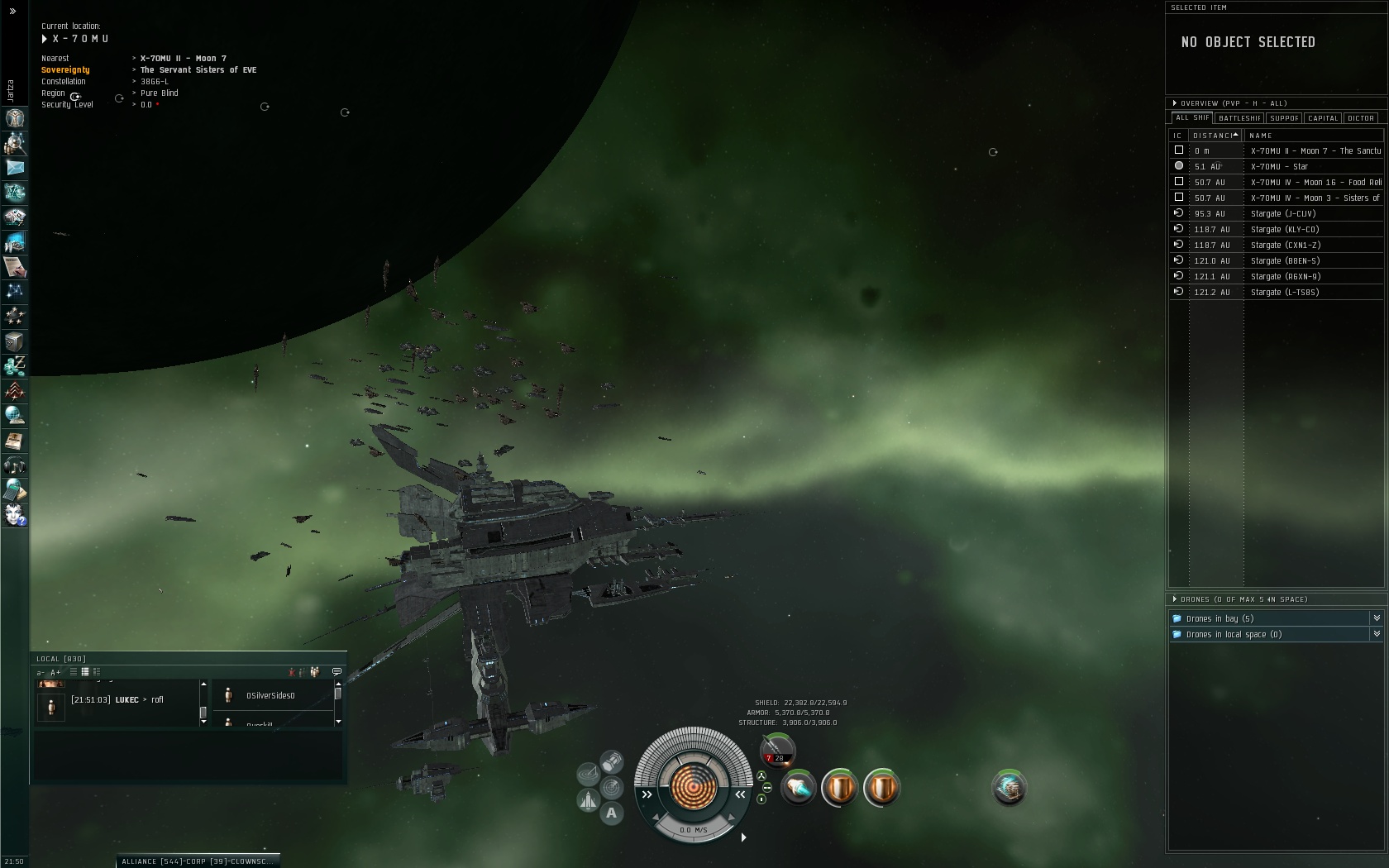Open the character sheet icon in sidebar

(15, 118)
